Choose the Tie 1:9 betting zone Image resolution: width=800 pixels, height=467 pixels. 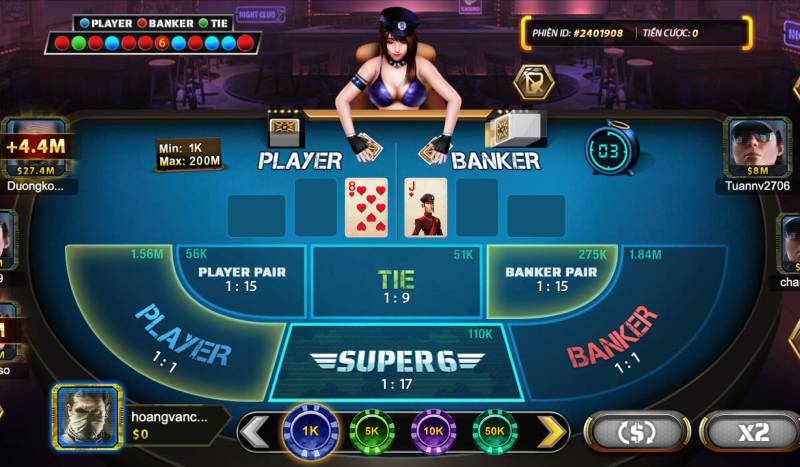(396, 285)
